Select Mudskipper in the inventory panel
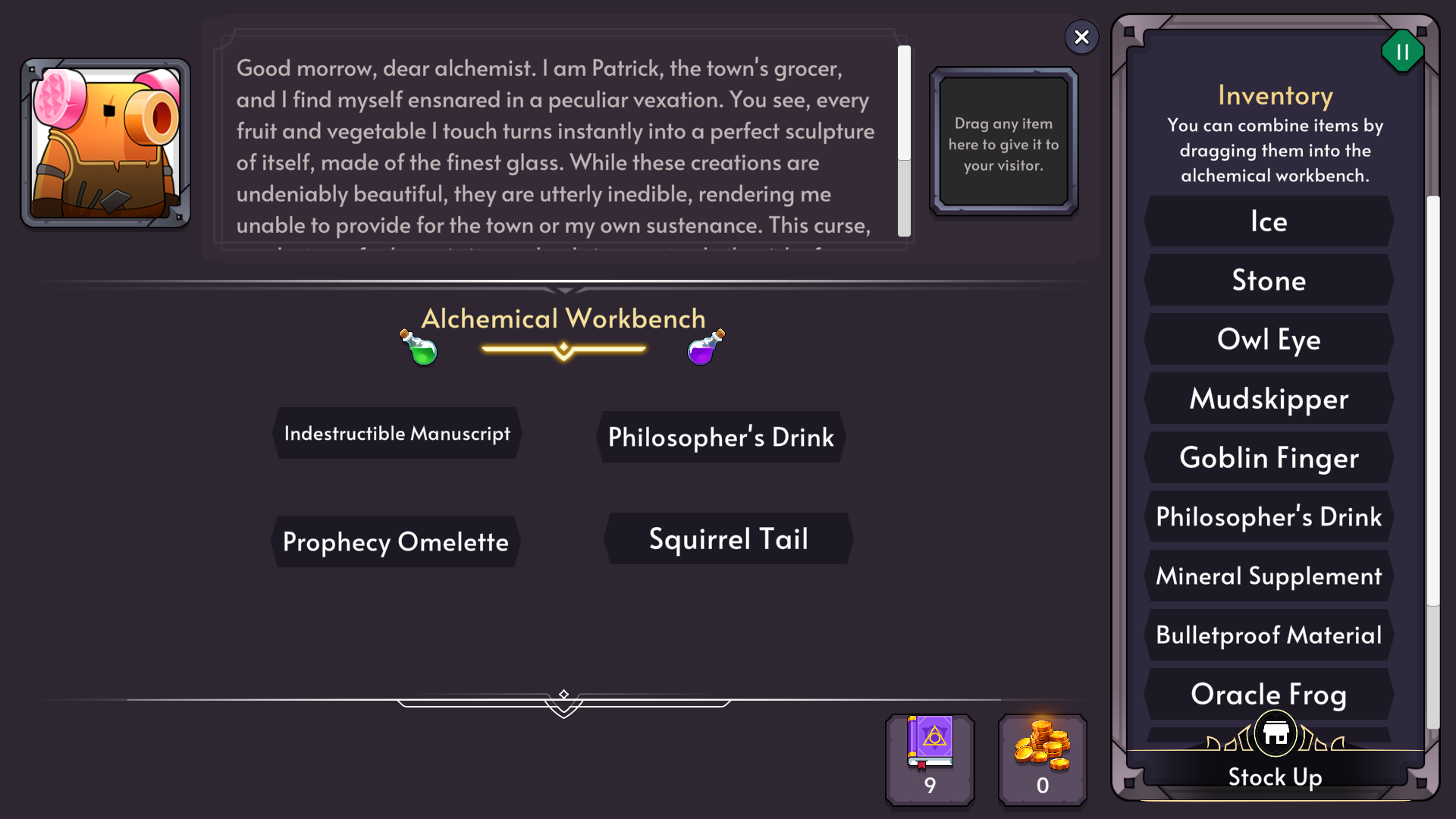The image size is (1456, 819). click(x=1269, y=398)
